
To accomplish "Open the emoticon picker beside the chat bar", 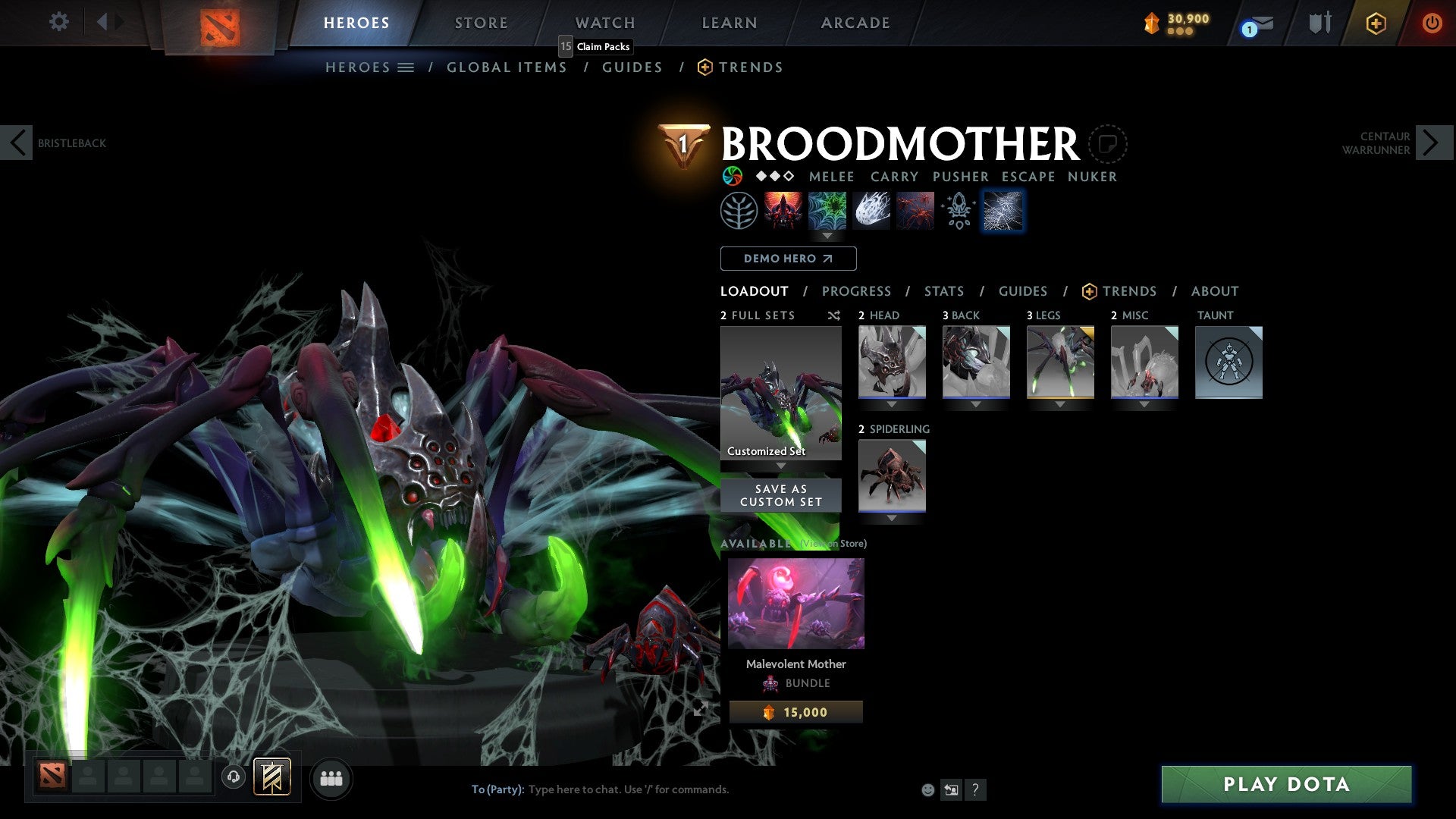I will pos(927,789).
